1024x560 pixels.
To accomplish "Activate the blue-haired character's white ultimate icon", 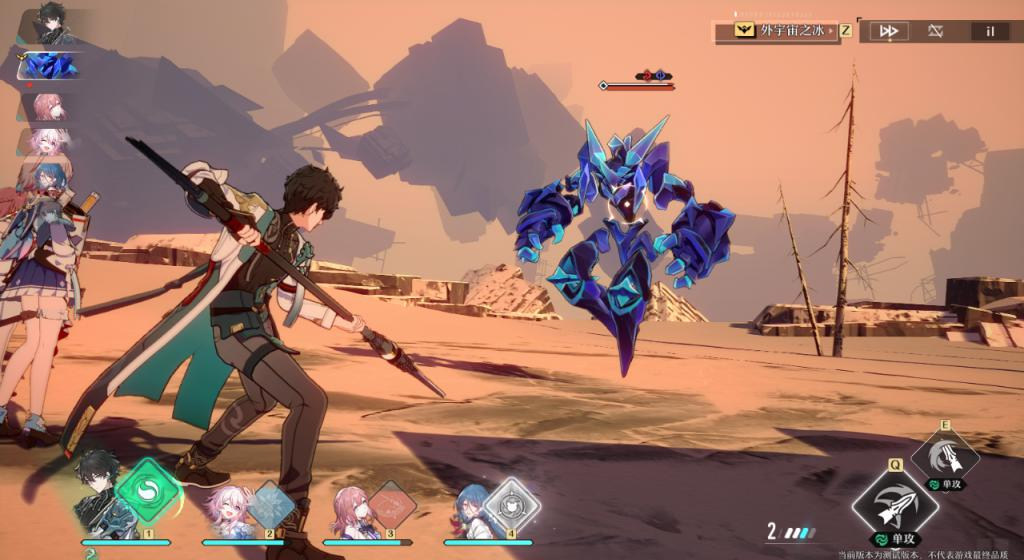I will pos(512,503).
